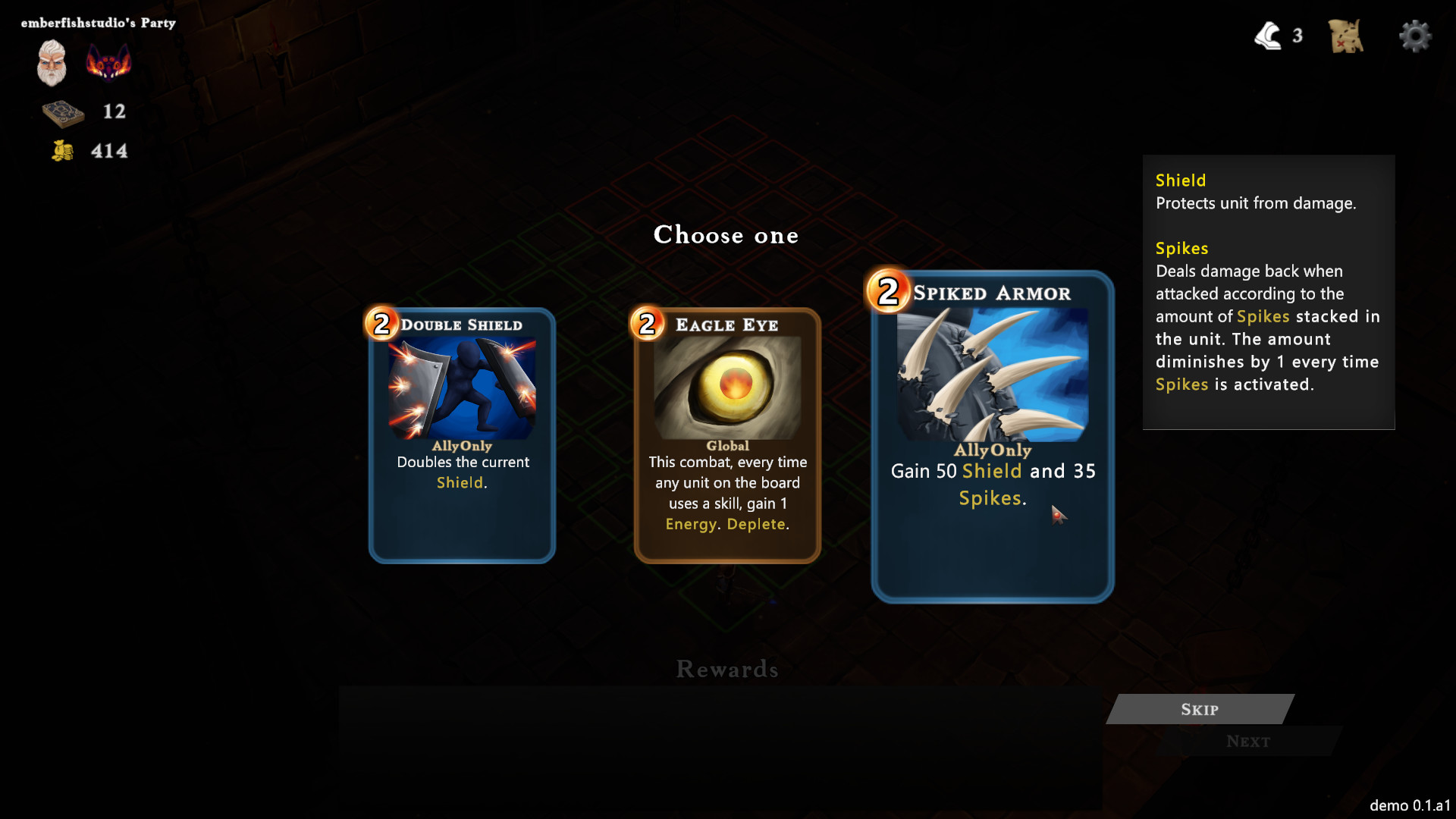Select the Double Shield card
Image resolution: width=1456 pixels, height=819 pixels.
(460, 436)
